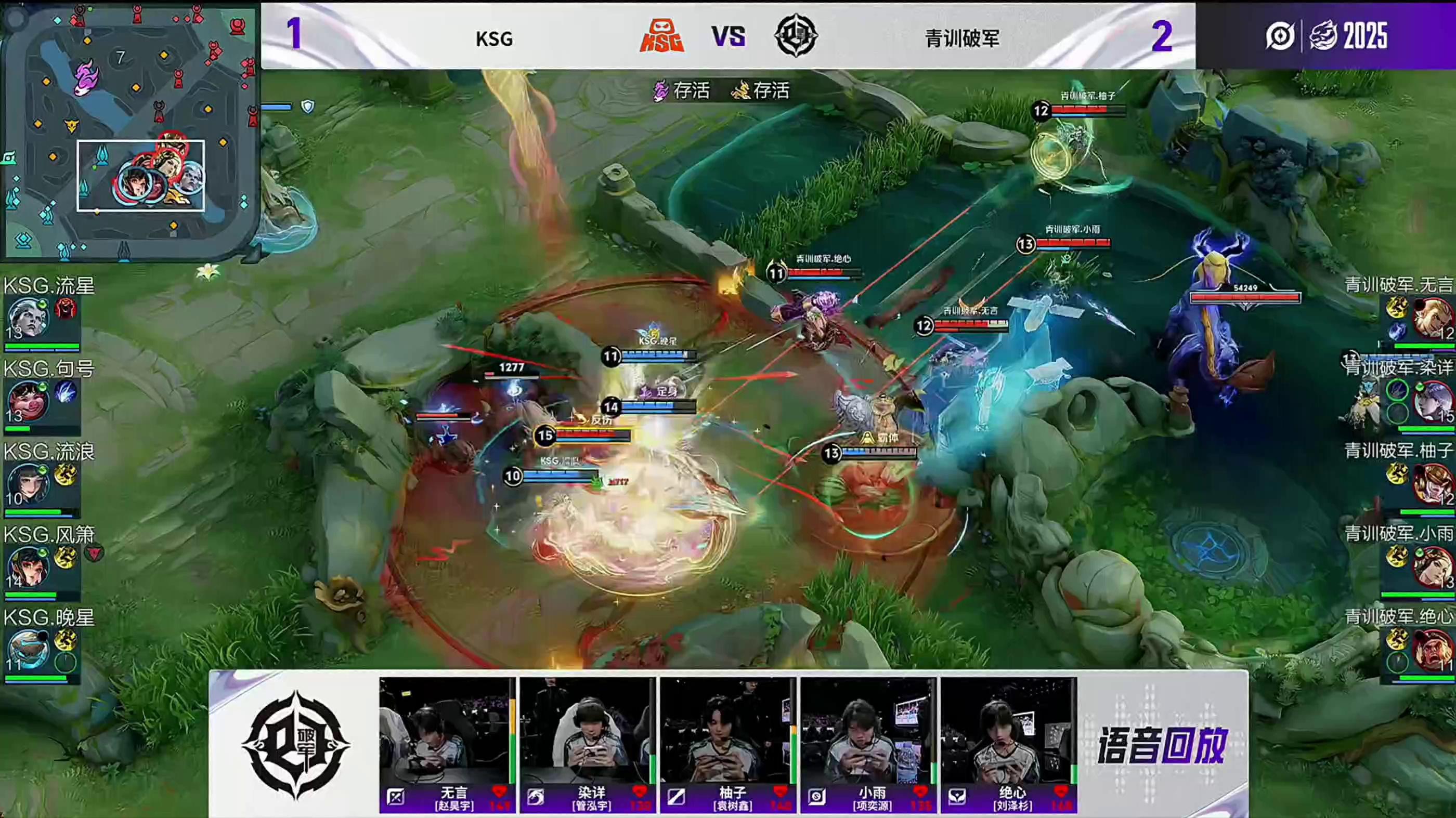Viewport: 1456px width, 818px height.
Task: Choose 青训破军.绝心's hero portrait
Action: click(x=1432, y=649)
